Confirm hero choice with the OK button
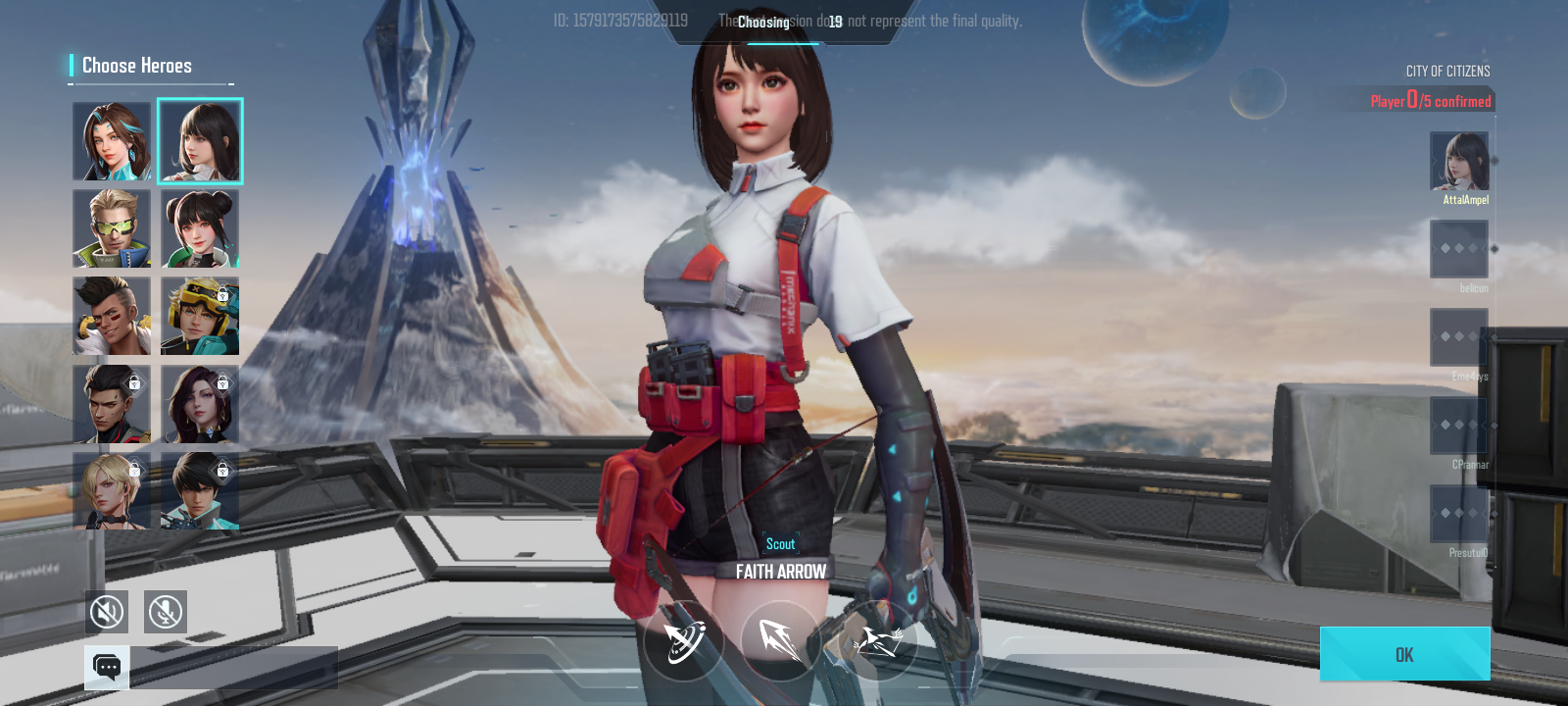 [1404, 654]
